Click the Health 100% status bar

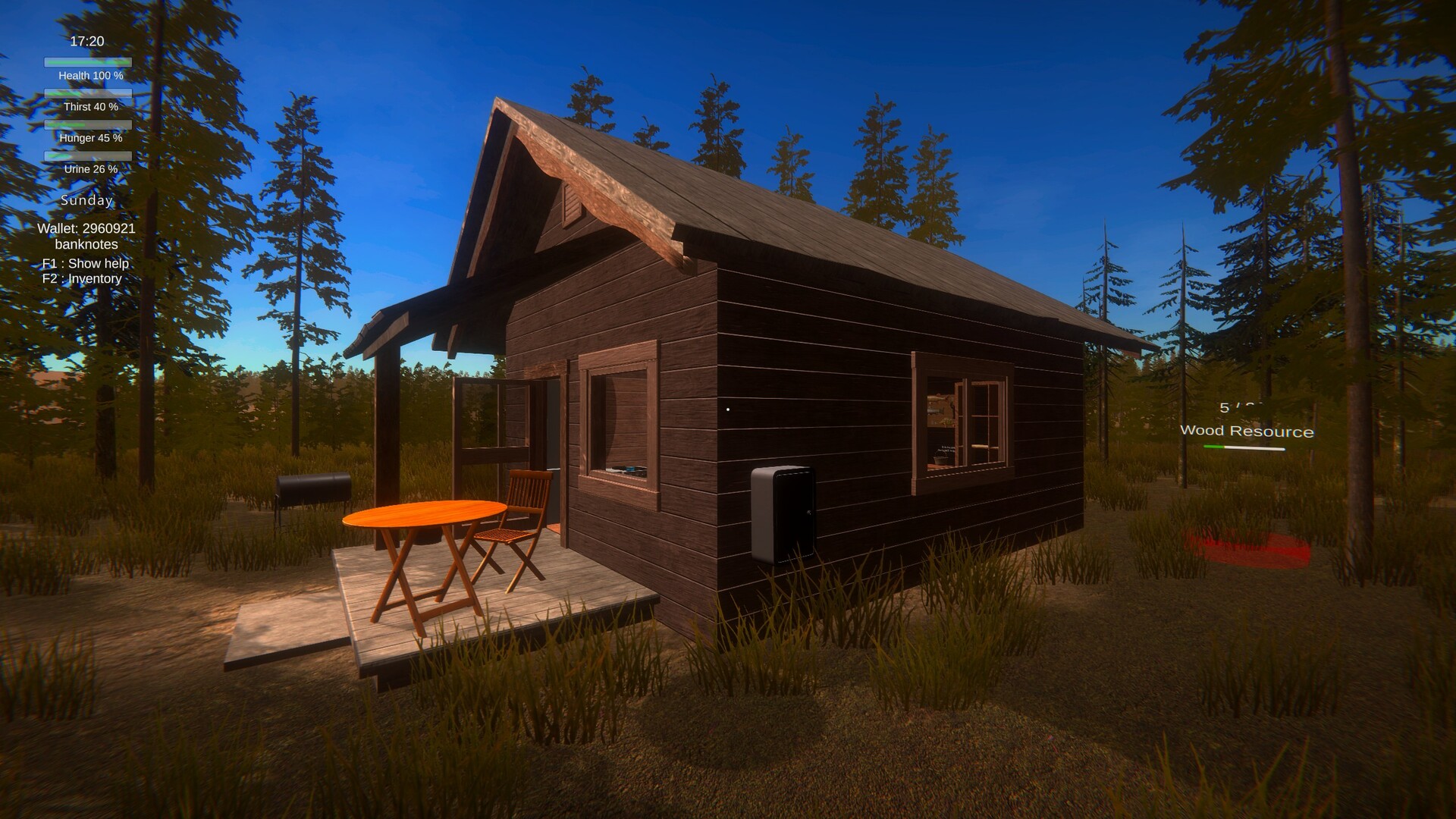click(87, 64)
